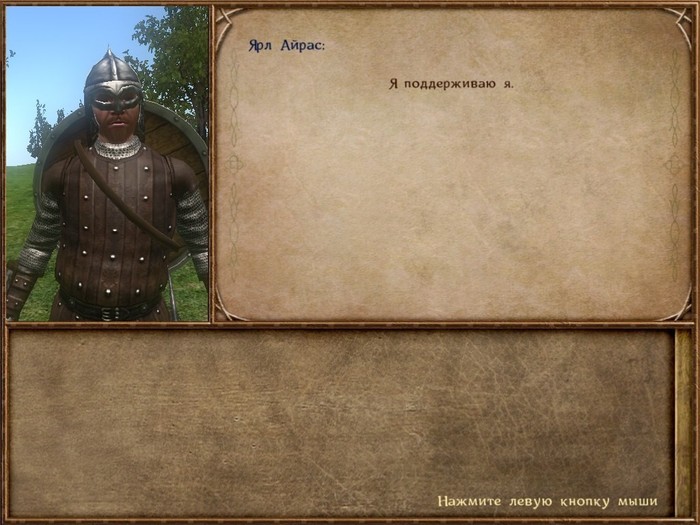Continue dialogue via "Нажмите левую кнопку мыши" prompt

547,500
